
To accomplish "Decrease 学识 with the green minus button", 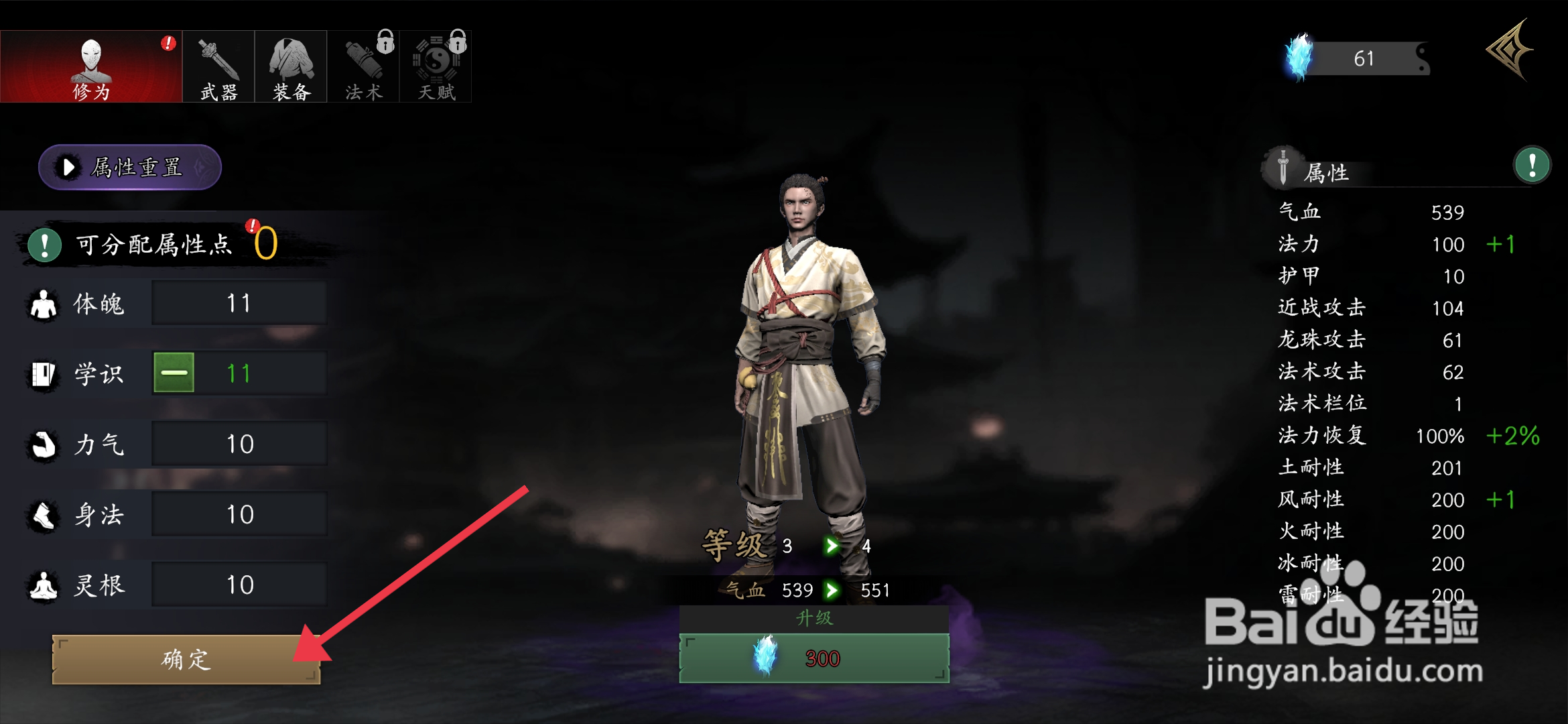I will [172, 373].
